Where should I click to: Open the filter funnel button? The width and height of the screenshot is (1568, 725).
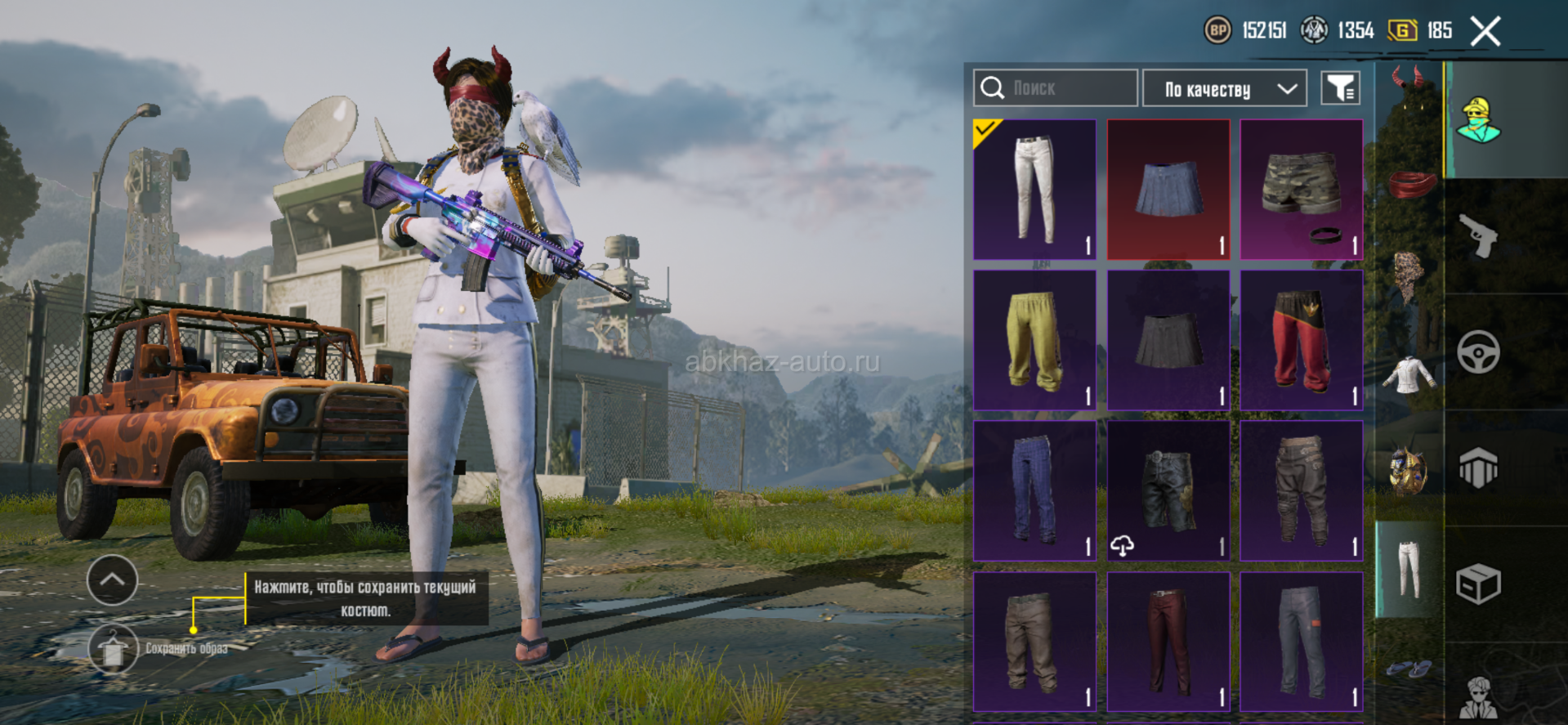(1340, 88)
